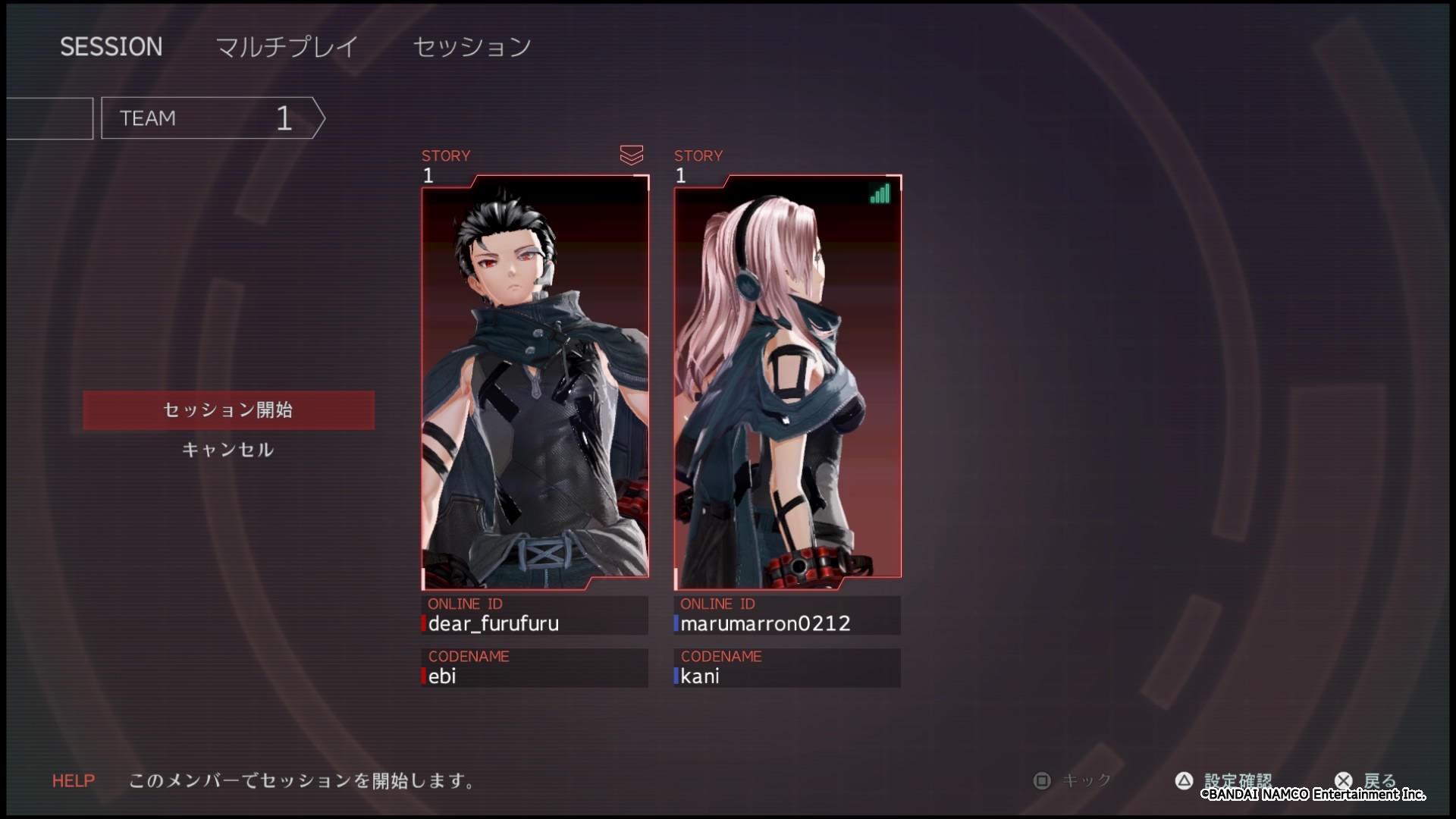Click the red bar next to codename ebi

click(423, 676)
